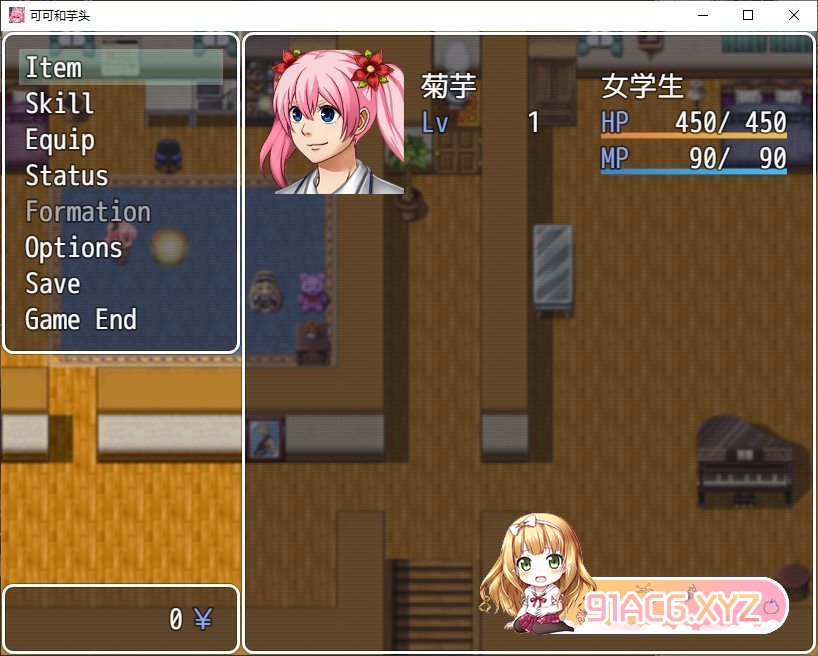Maximize the game window
The width and height of the screenshot is (818, 656).
click(748, 15)
